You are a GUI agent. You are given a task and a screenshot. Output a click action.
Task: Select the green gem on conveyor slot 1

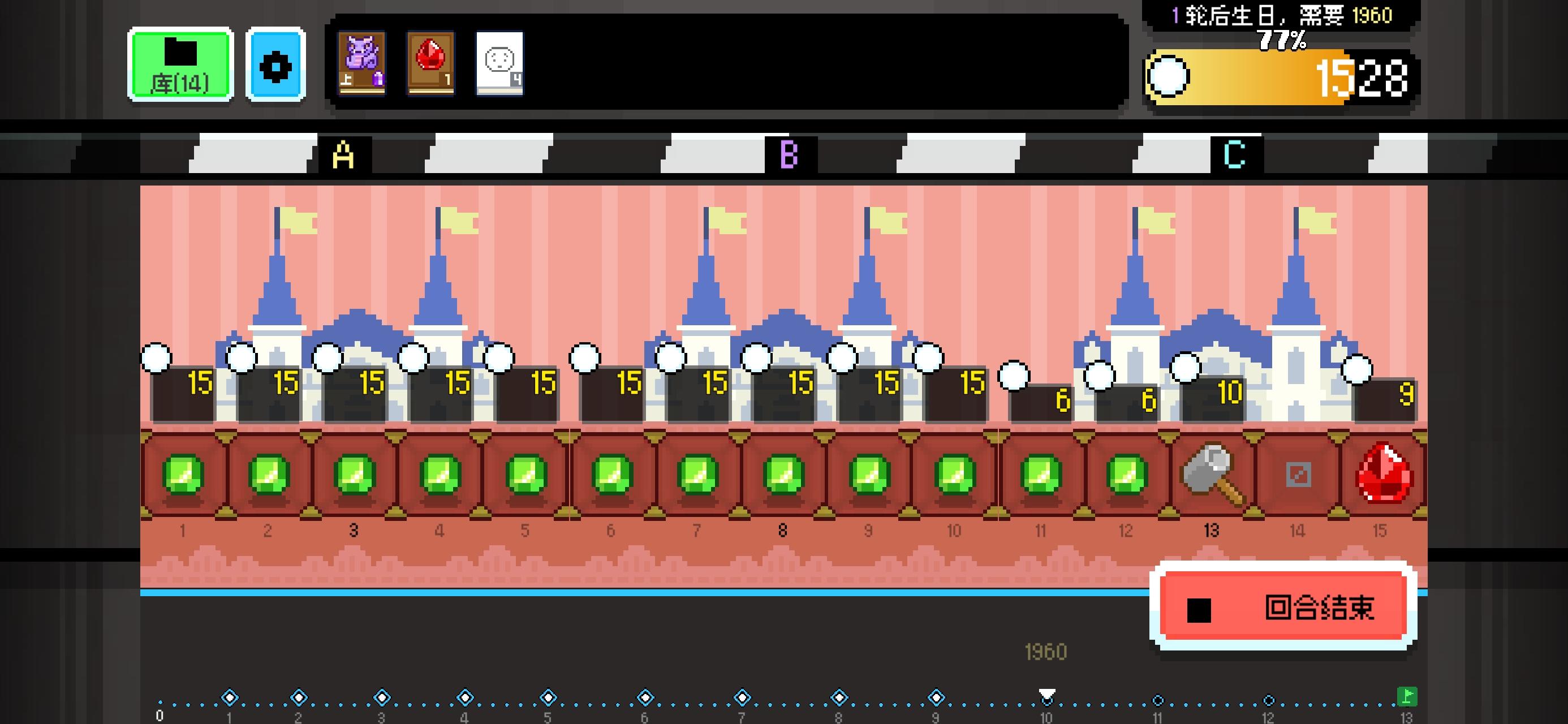(x=183, y=475)
